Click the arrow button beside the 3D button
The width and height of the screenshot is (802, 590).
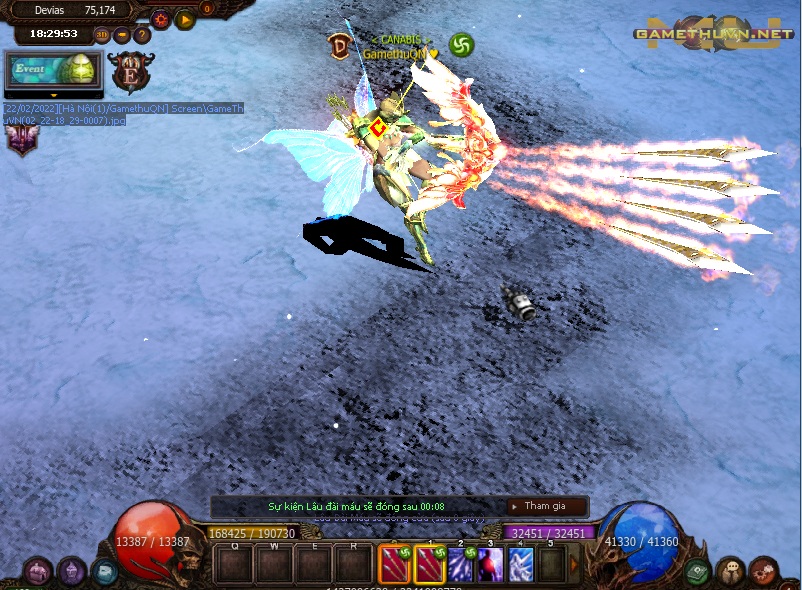click(122, 35)
